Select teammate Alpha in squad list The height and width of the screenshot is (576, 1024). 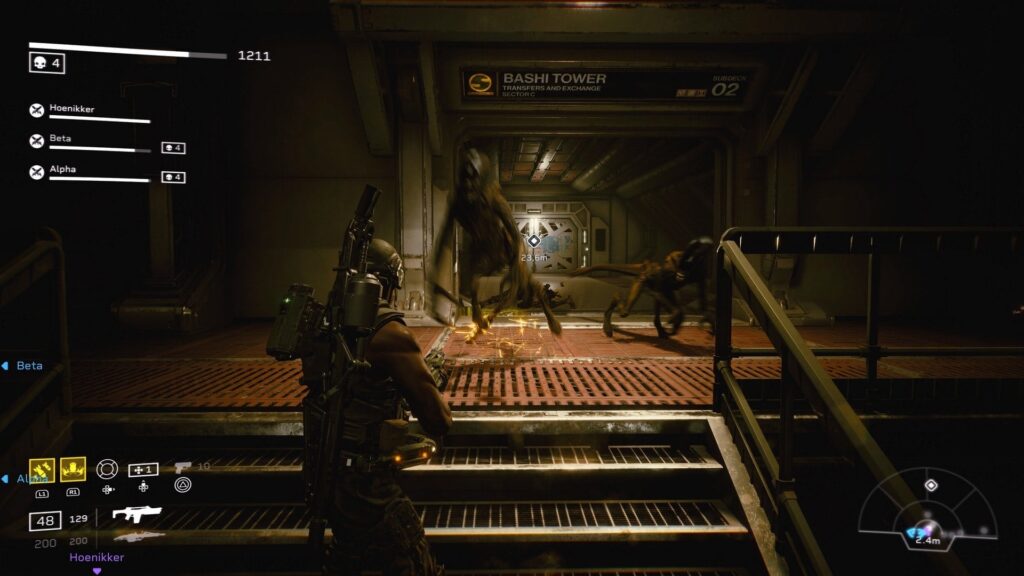62,171
